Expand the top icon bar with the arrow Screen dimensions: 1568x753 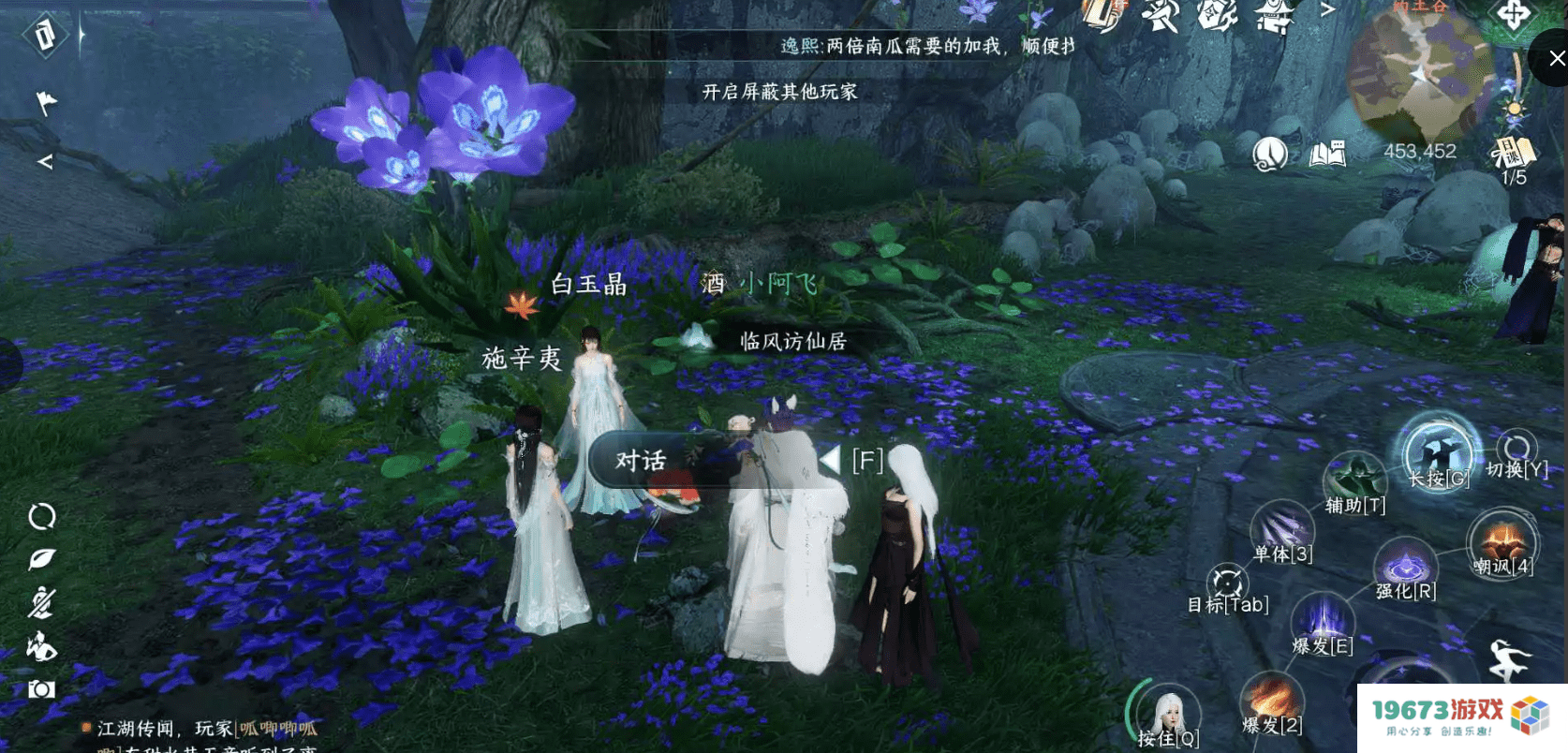pos(1327,10)
